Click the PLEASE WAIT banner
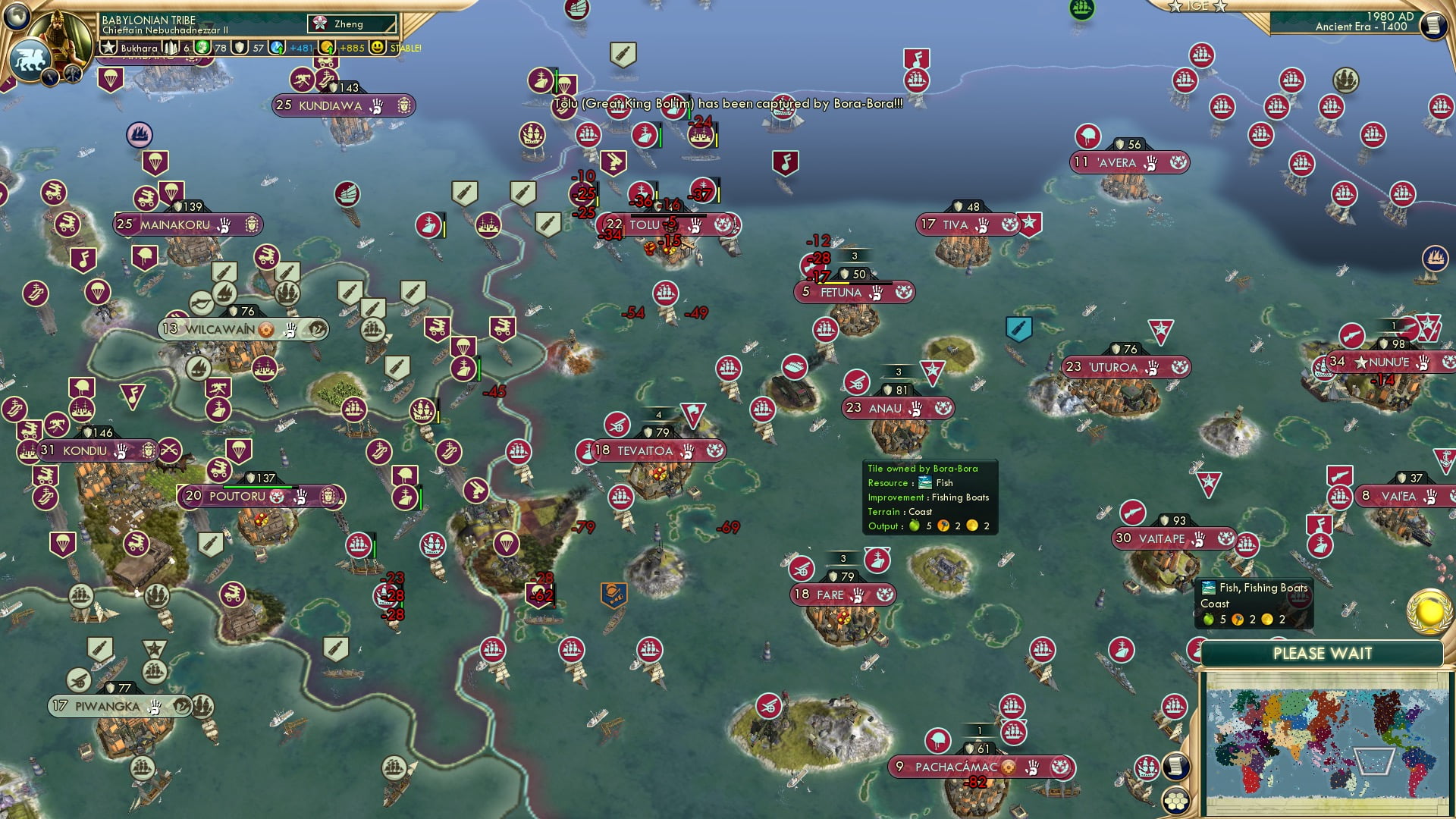The image size is (1456, 819). 1323,652
